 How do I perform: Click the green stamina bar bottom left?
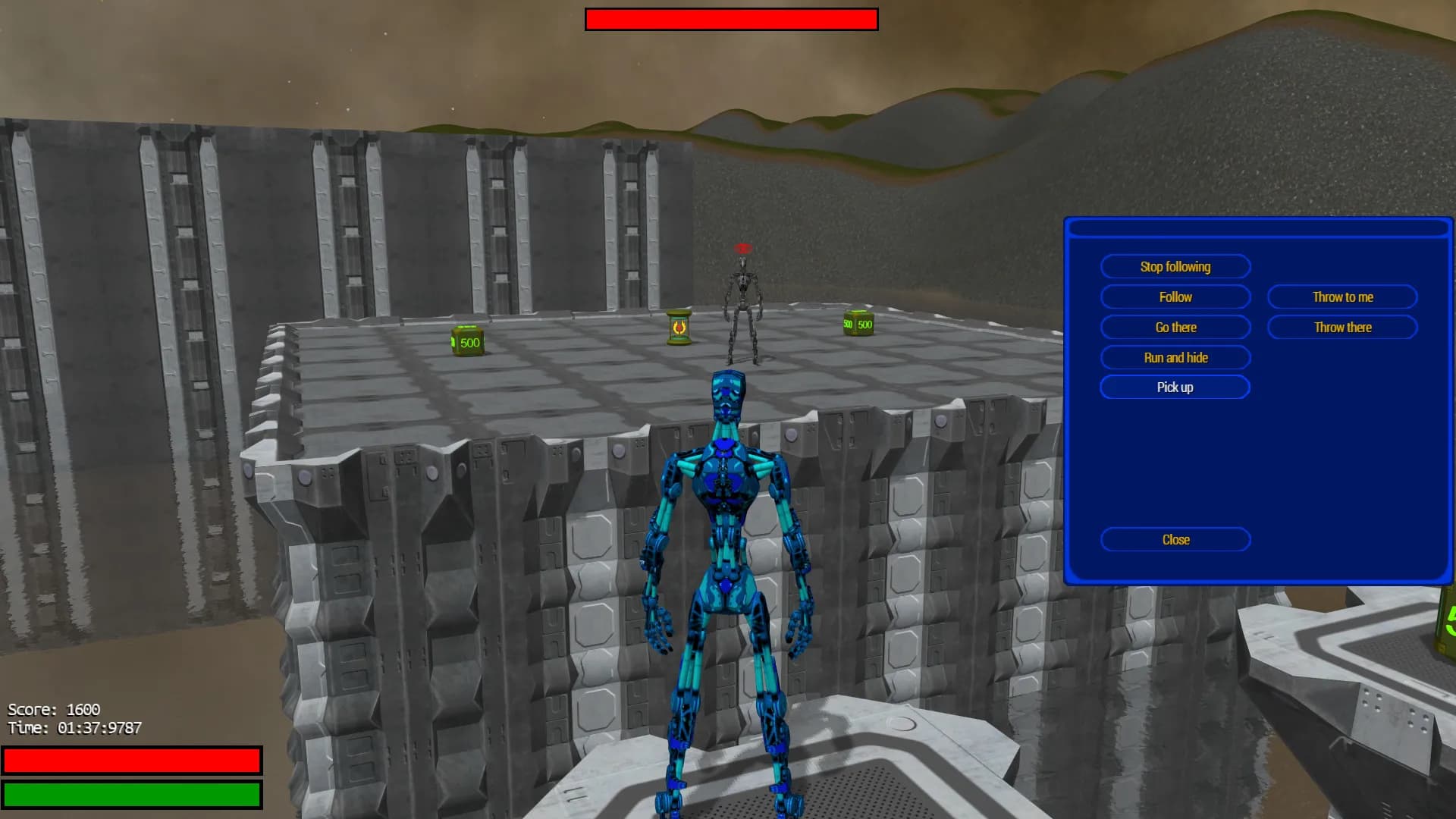(x=133, y=794)
